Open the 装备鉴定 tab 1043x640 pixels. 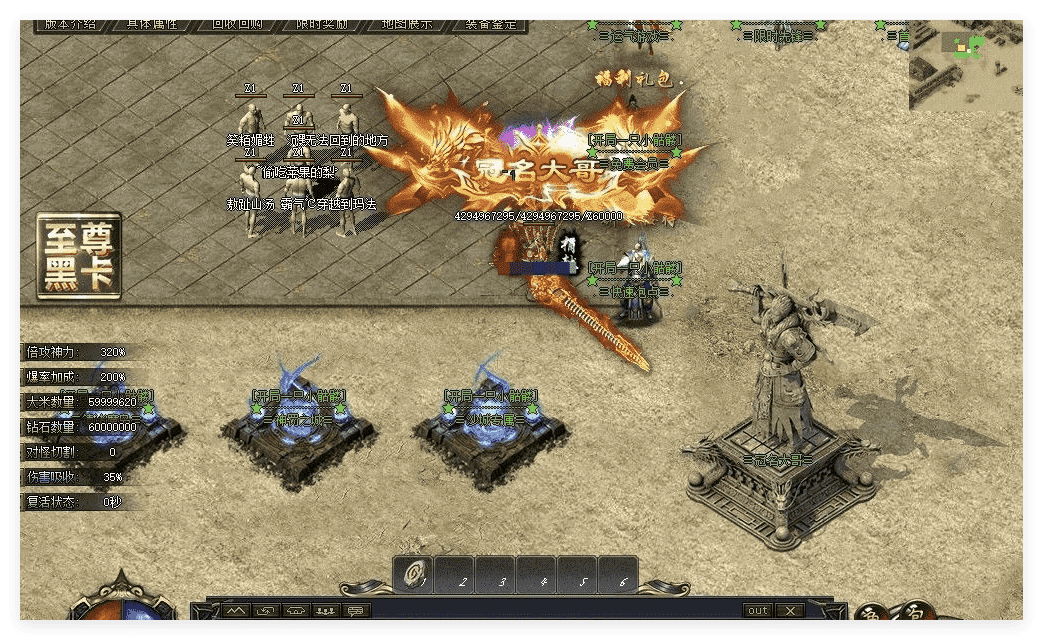[x=491, y=24]
